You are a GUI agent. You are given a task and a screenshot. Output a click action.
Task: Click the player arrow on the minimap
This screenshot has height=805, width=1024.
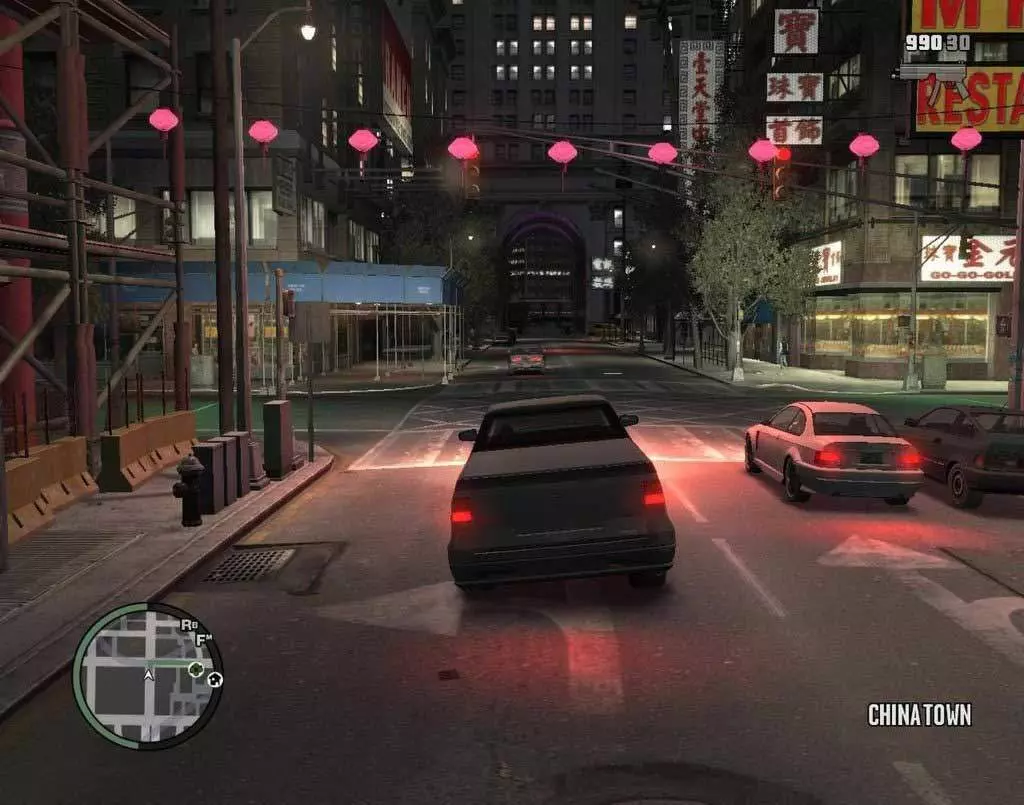click(148, 675)
